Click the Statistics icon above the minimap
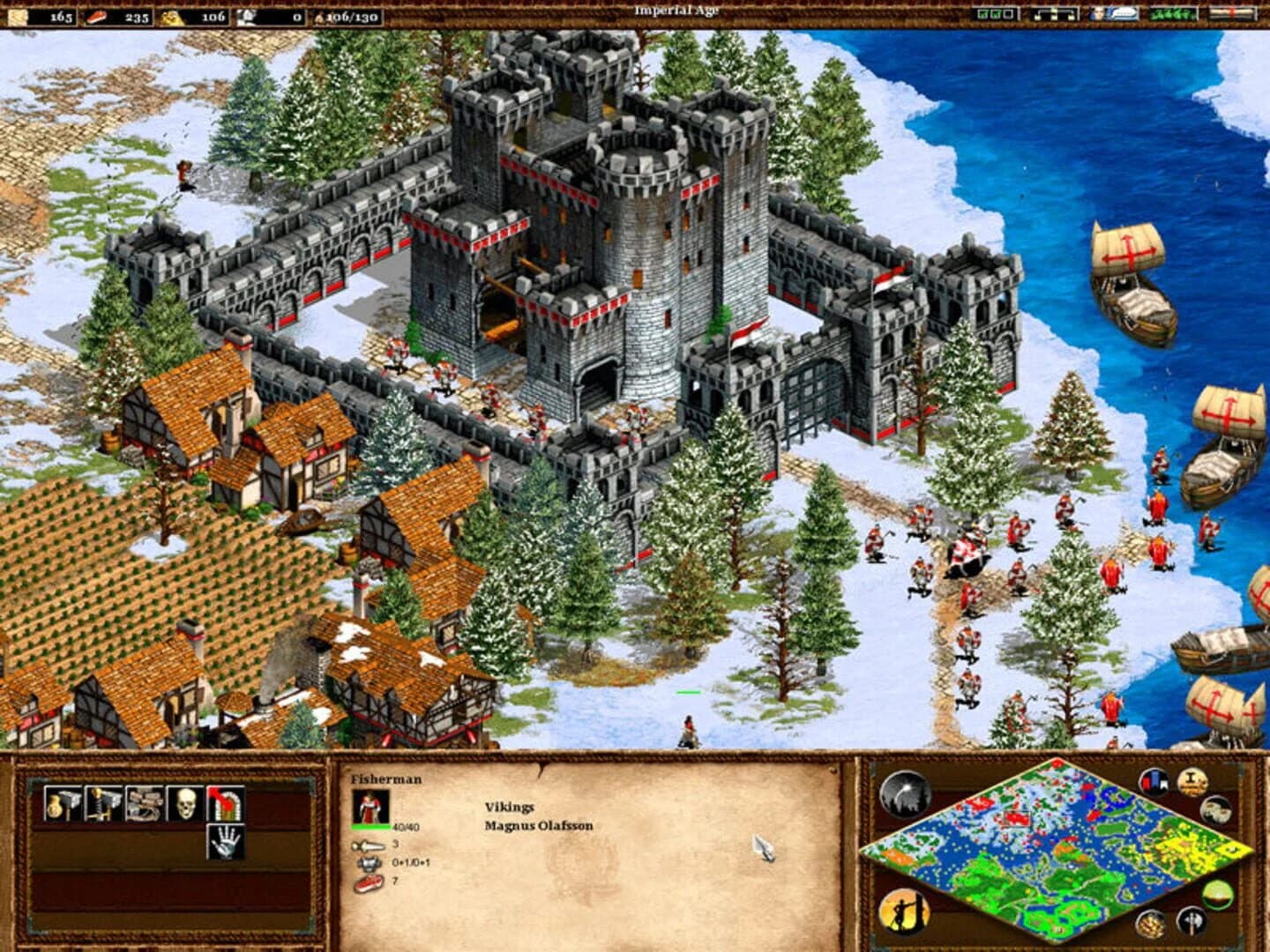This screenshot has width=1270, height=952. click(1153, 780)
